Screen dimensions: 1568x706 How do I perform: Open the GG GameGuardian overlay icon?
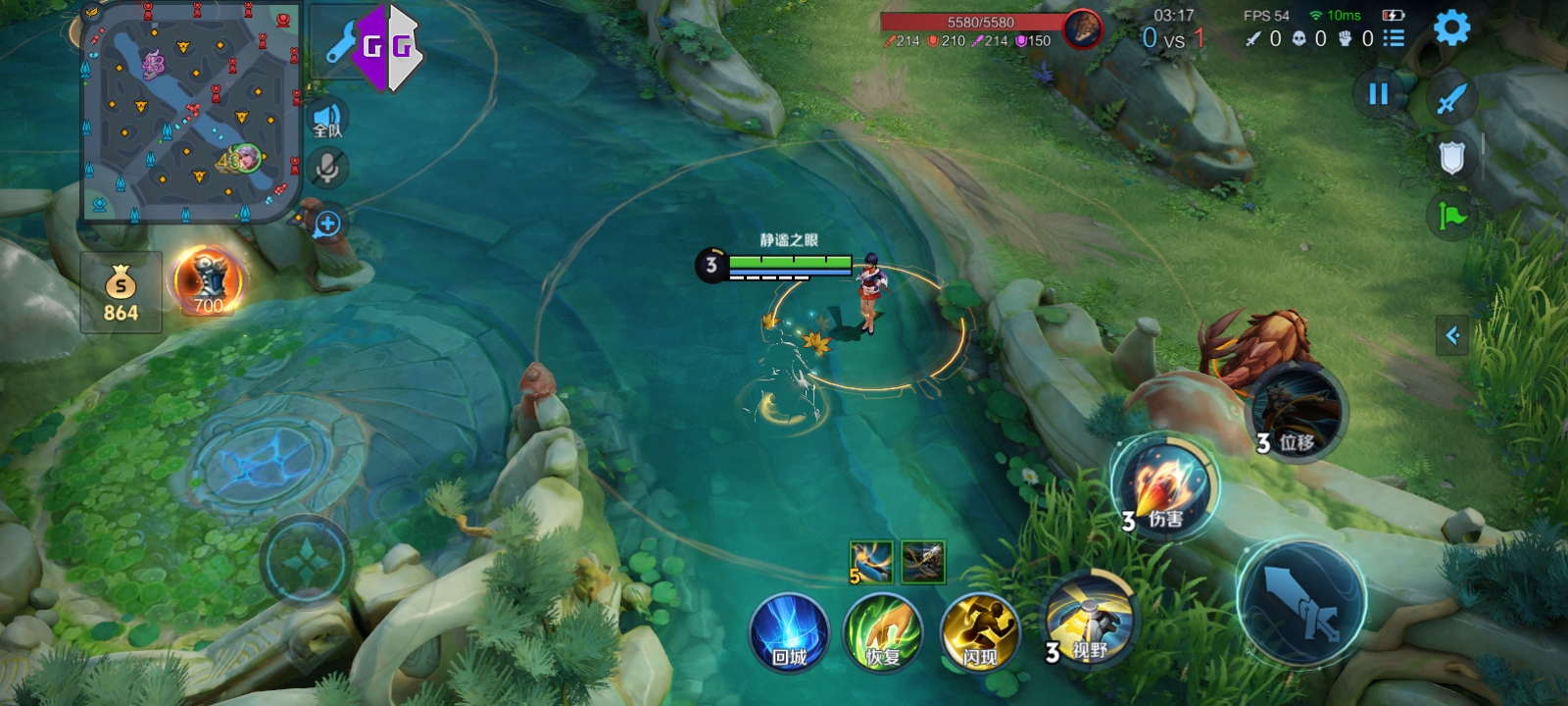point(387,46)
